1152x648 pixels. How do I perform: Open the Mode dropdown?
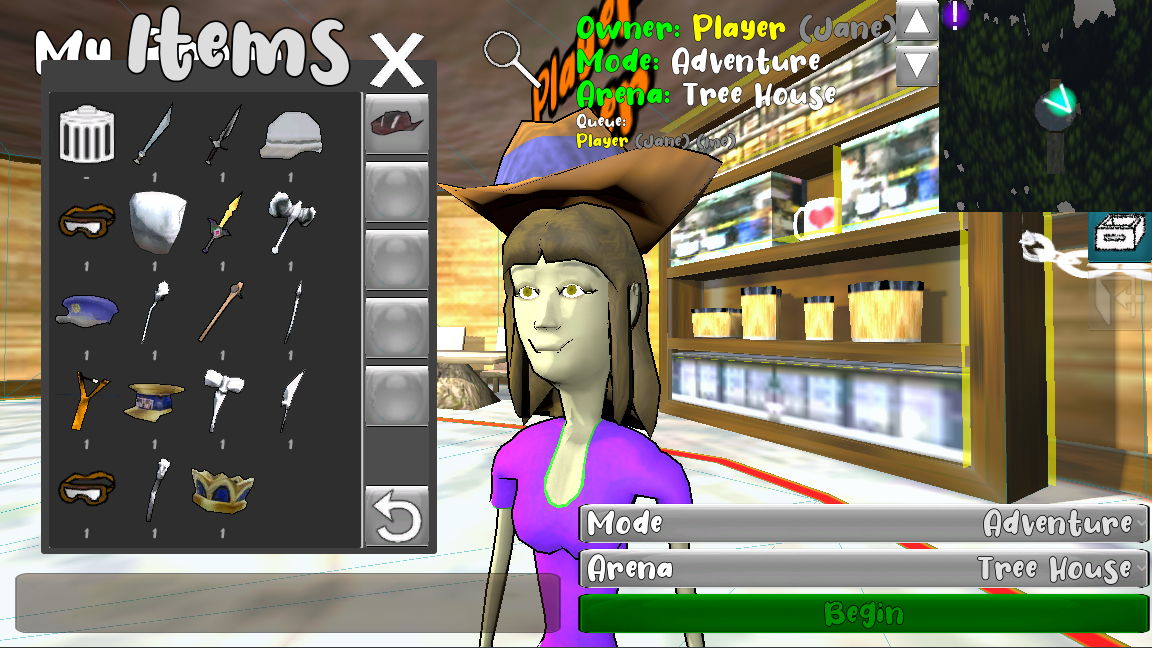pos(864,523)
